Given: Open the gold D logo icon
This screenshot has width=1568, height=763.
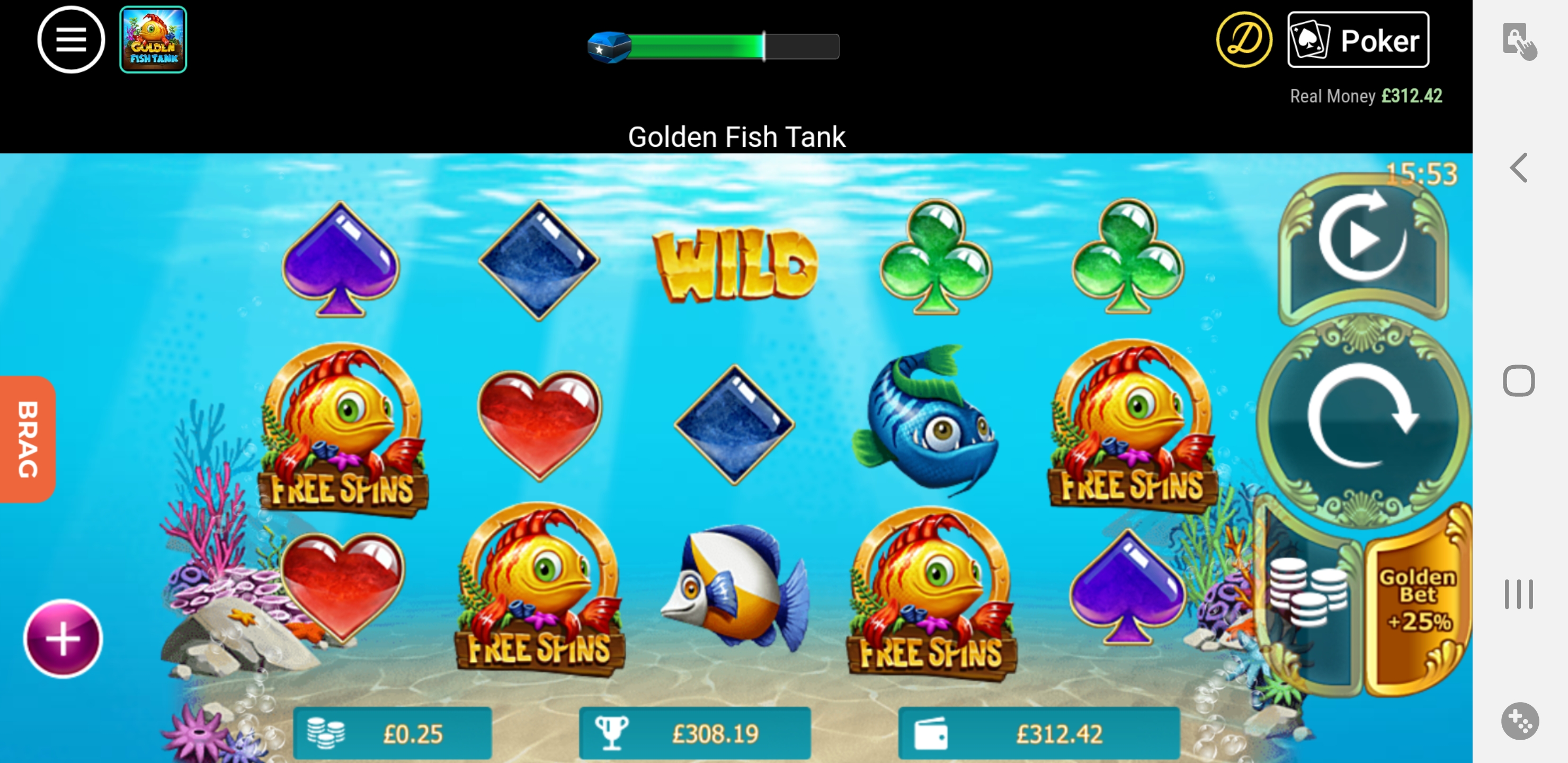Looking at the screenshot, I should point(1244,40).
